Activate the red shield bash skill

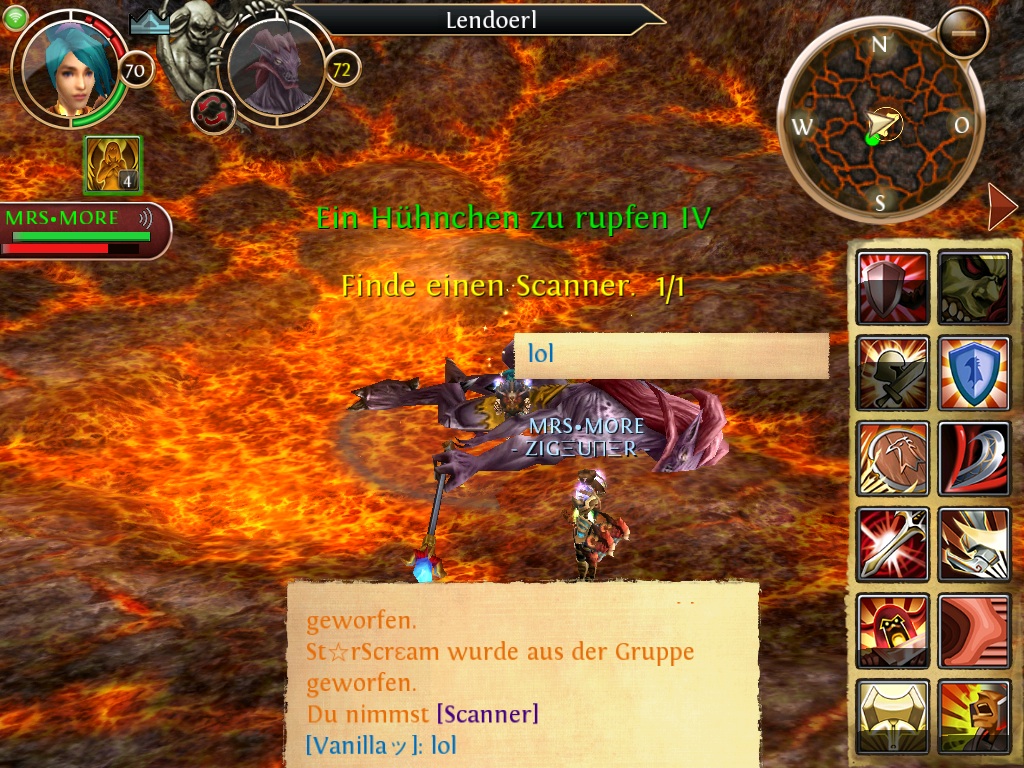893,288
